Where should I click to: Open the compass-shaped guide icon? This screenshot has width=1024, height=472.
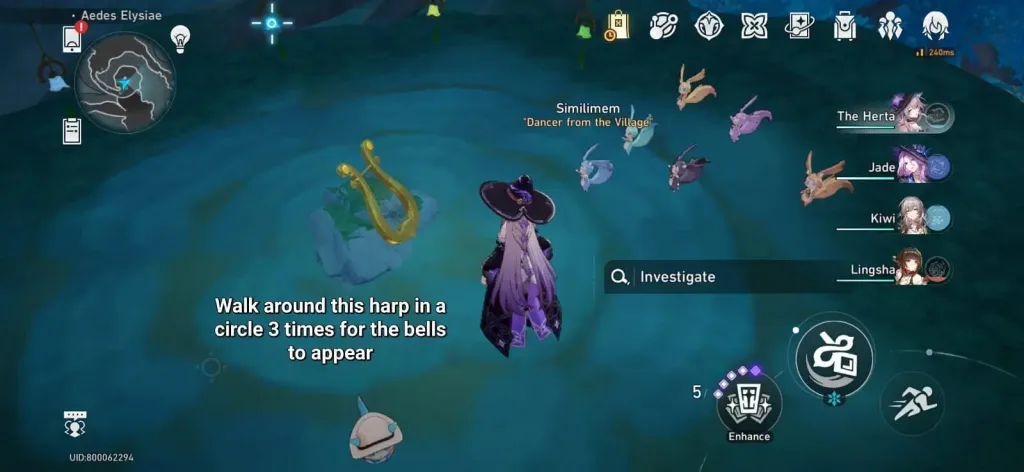(x=709, y=26)
